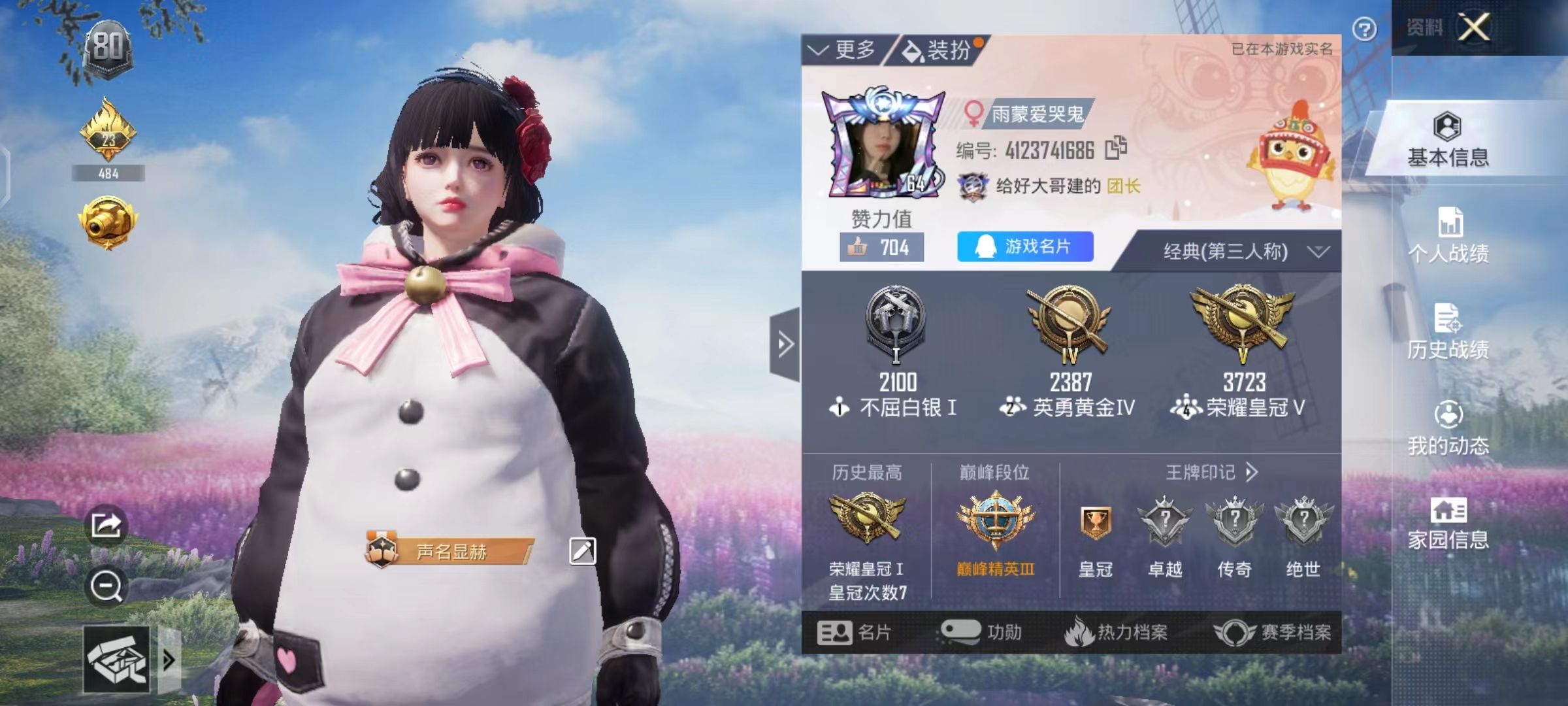The image size is (1568, 706).
Task: Zoom out the character with magnifier
Action: (106, 586)
